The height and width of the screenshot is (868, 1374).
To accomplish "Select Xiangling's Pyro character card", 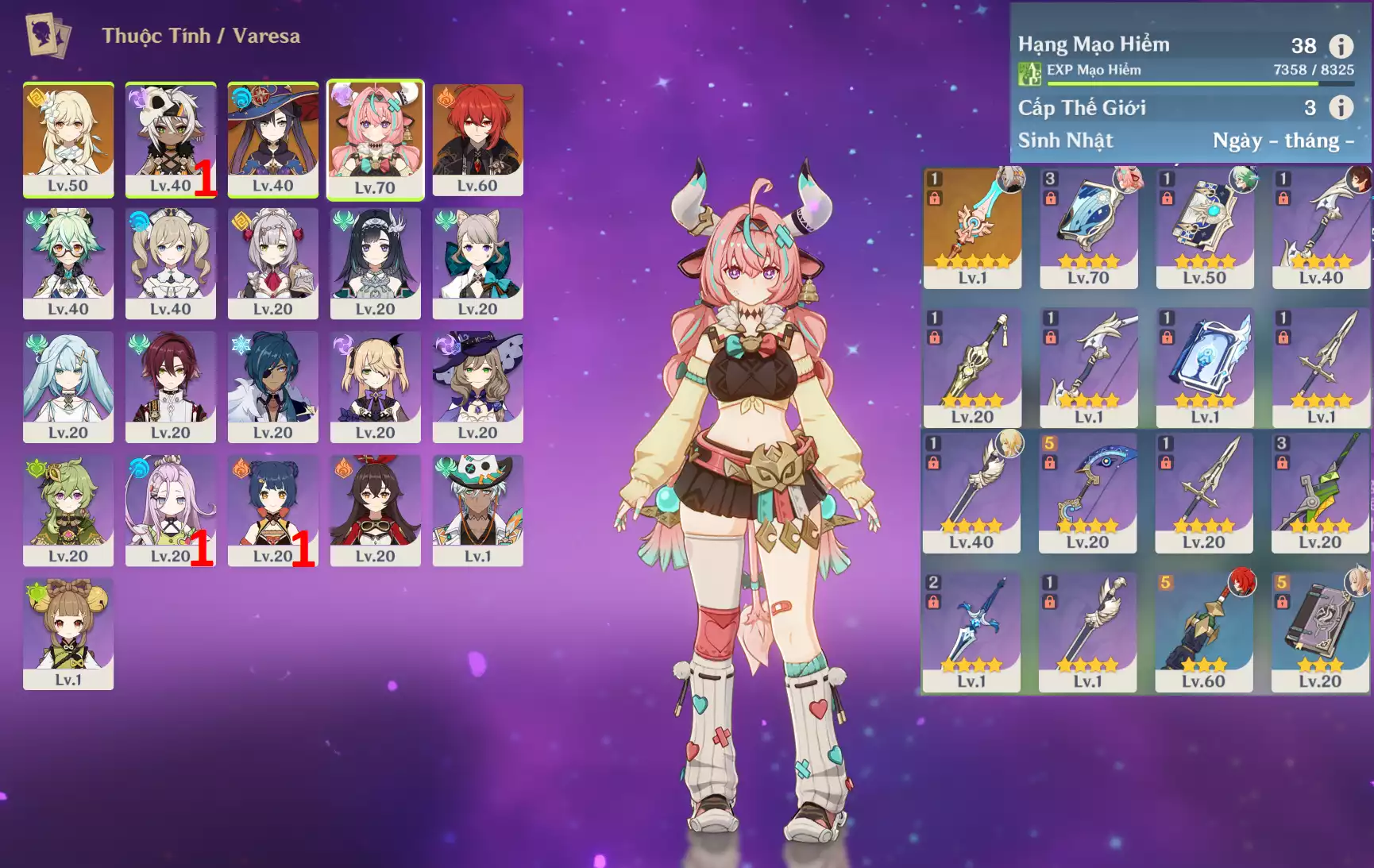I will tap(272, 510).
